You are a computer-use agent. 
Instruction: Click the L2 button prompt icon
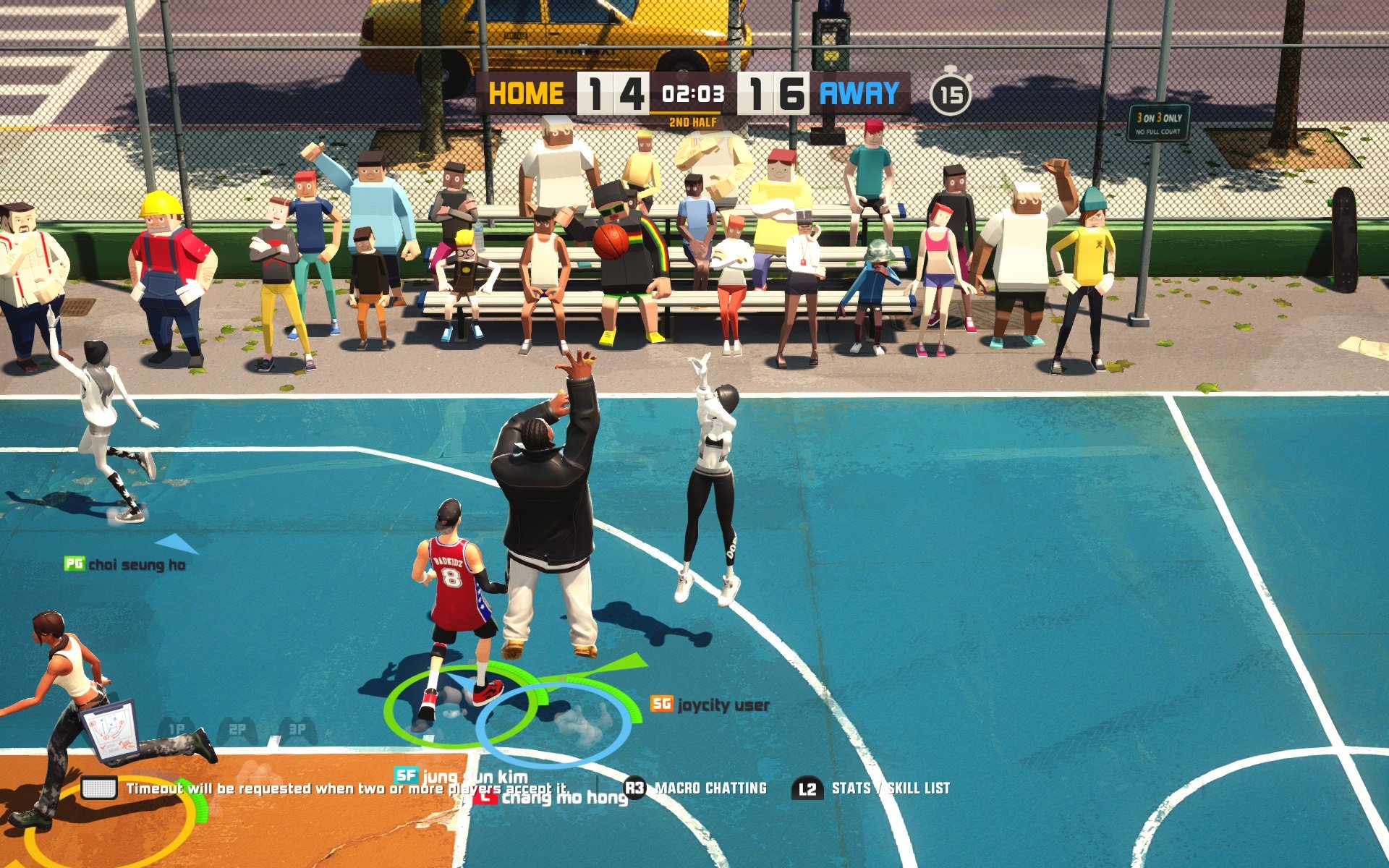pyautogui.click(x=810, y=788)
